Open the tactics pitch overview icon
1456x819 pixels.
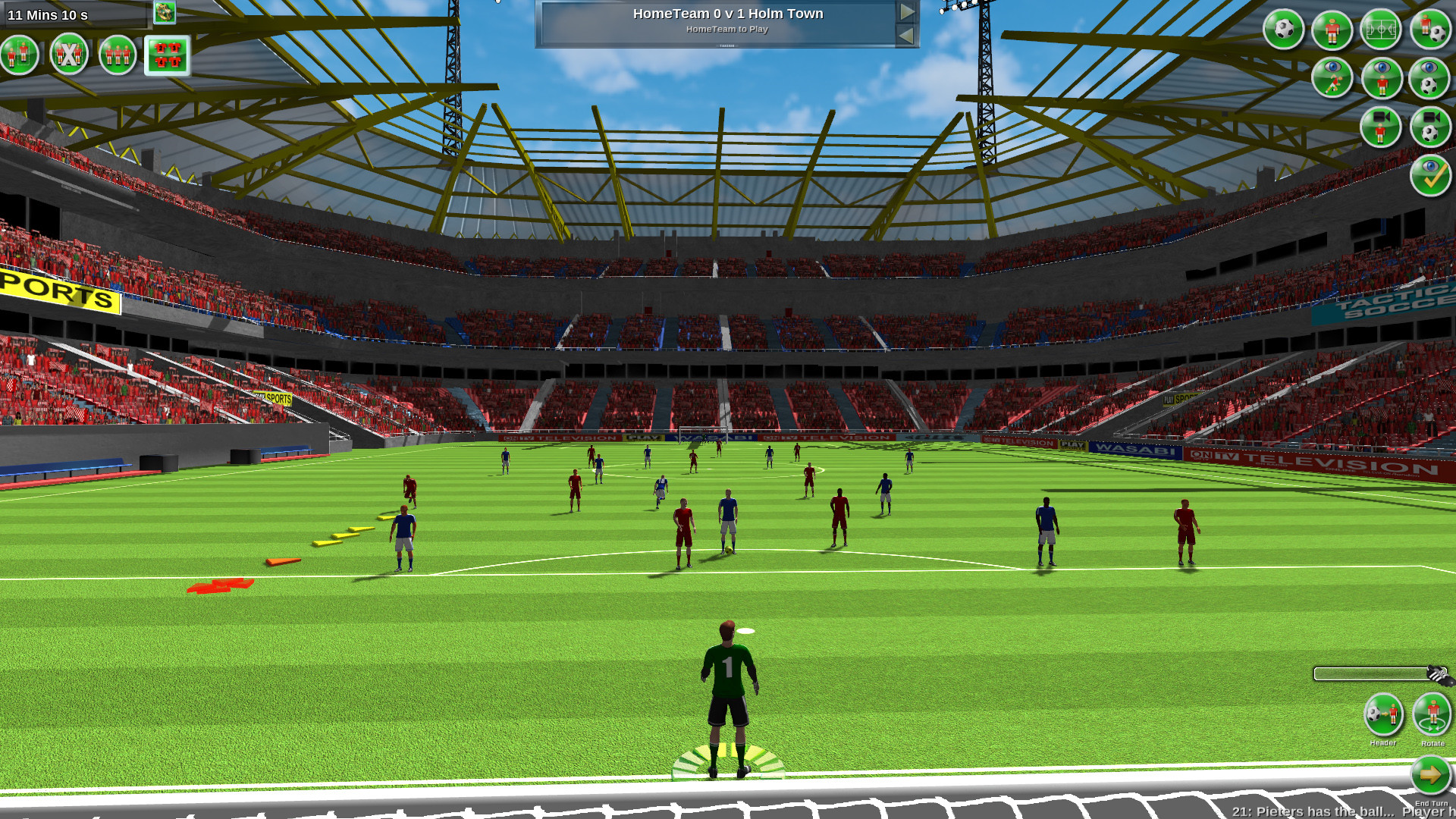point(1382,30)
